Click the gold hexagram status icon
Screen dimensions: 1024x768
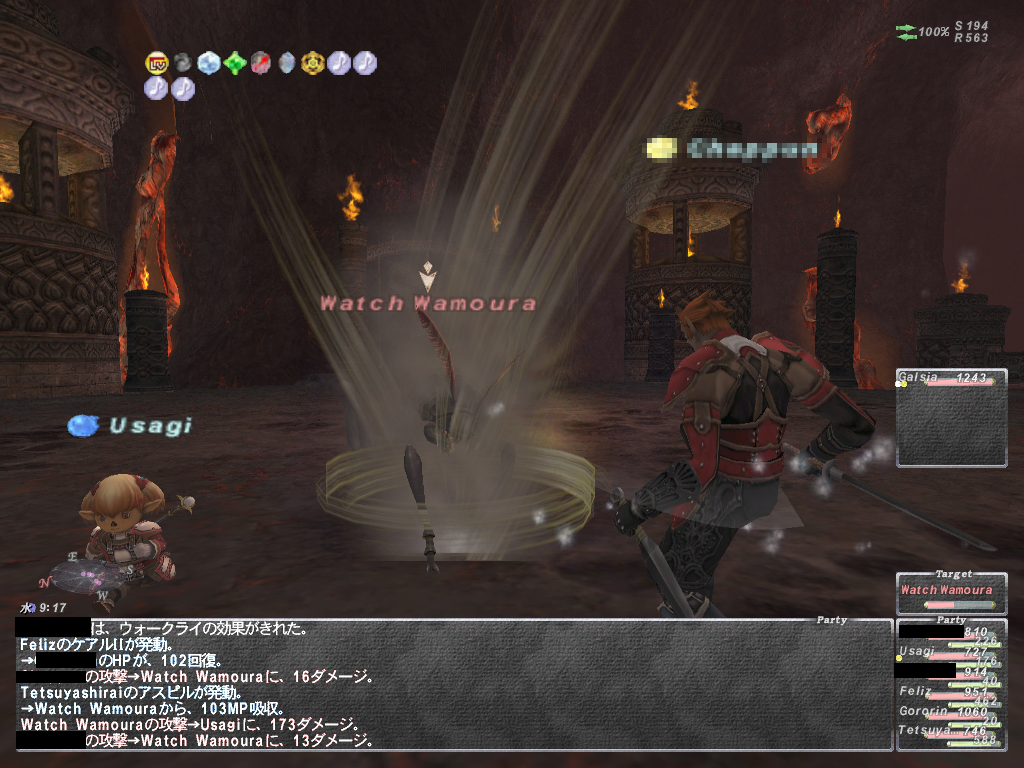coord(312,63)
